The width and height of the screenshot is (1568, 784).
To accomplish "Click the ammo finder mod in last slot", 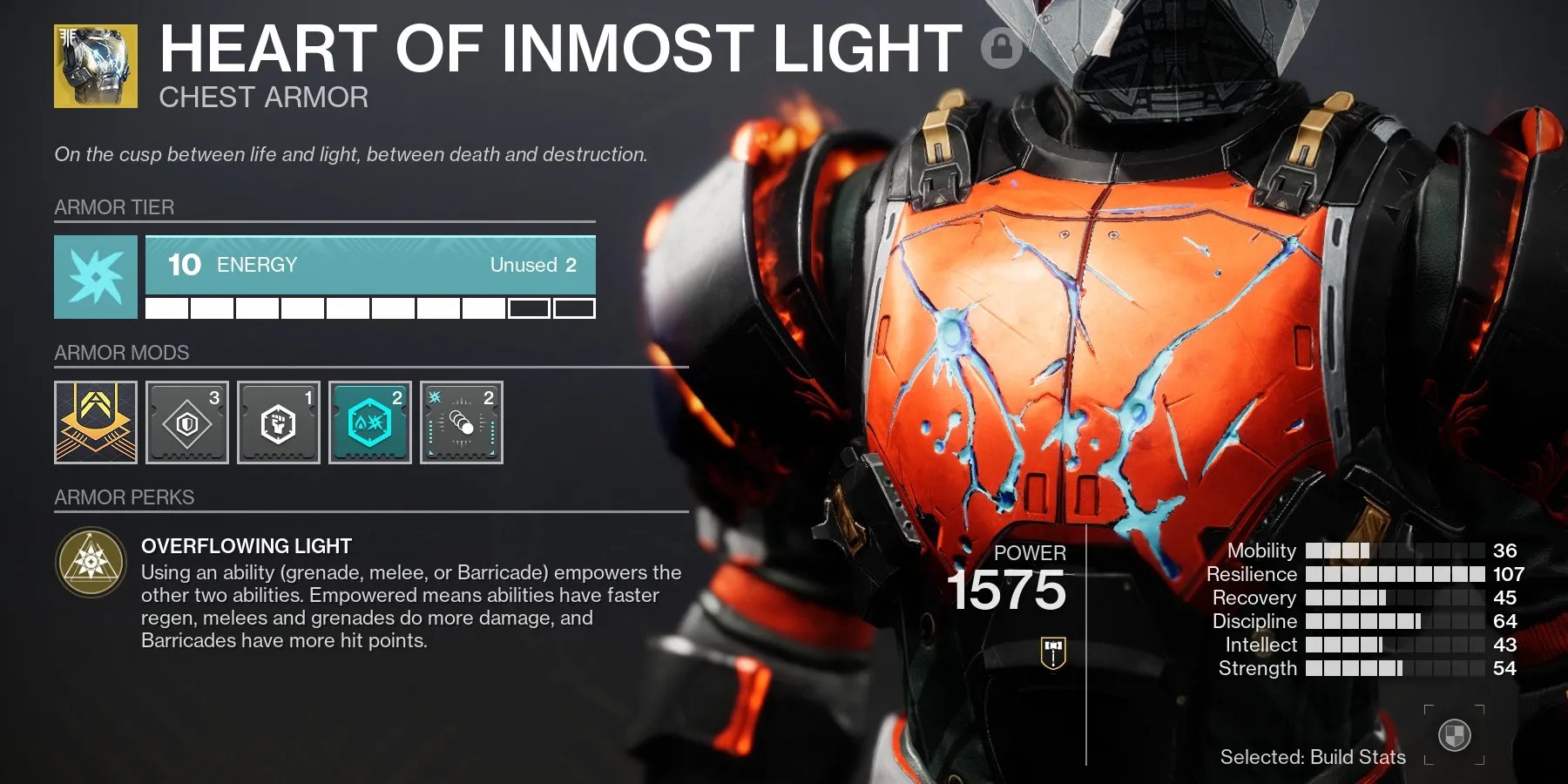I will 461,423.
